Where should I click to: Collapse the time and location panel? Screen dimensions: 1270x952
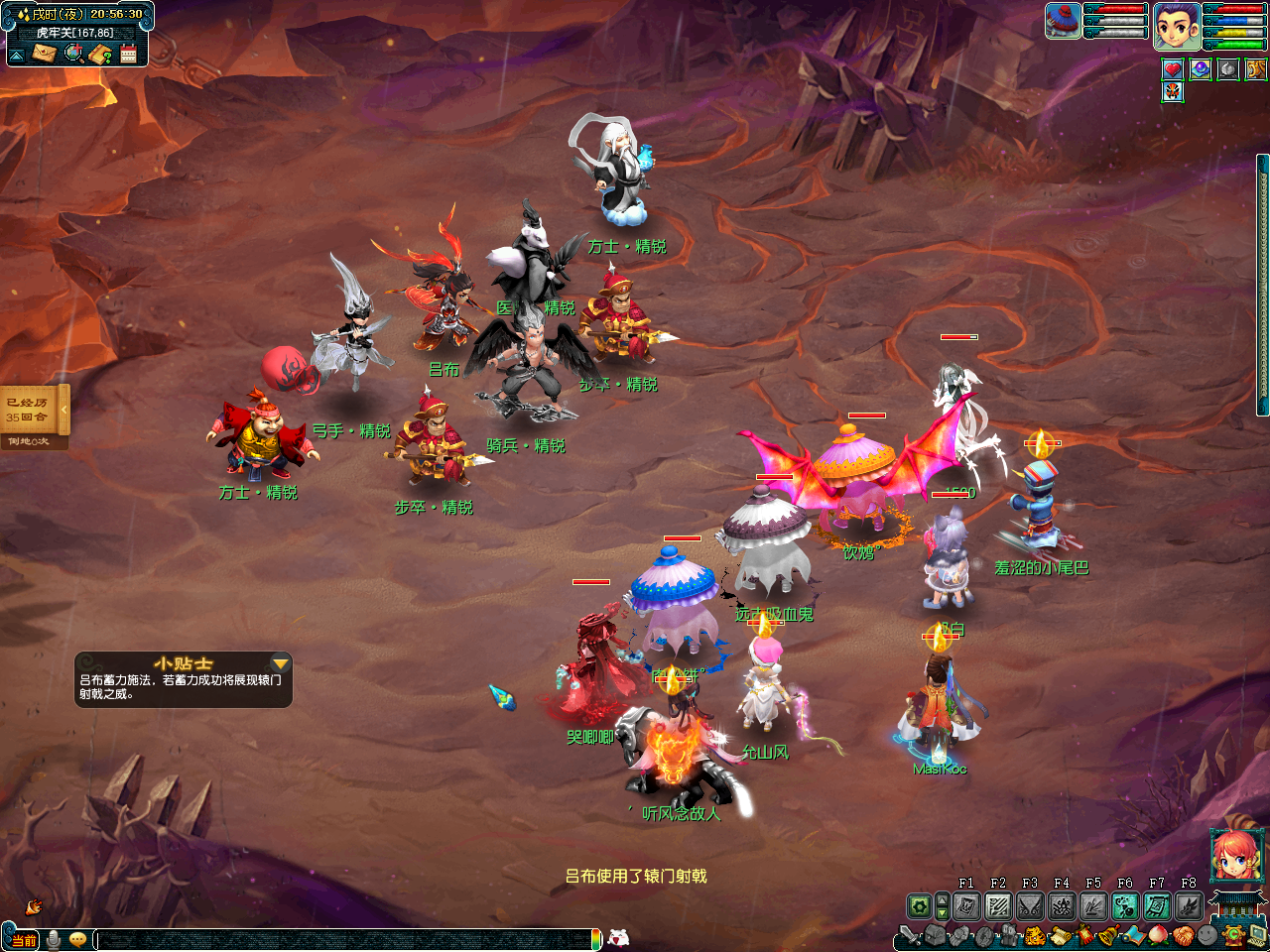tap(17, 55)
